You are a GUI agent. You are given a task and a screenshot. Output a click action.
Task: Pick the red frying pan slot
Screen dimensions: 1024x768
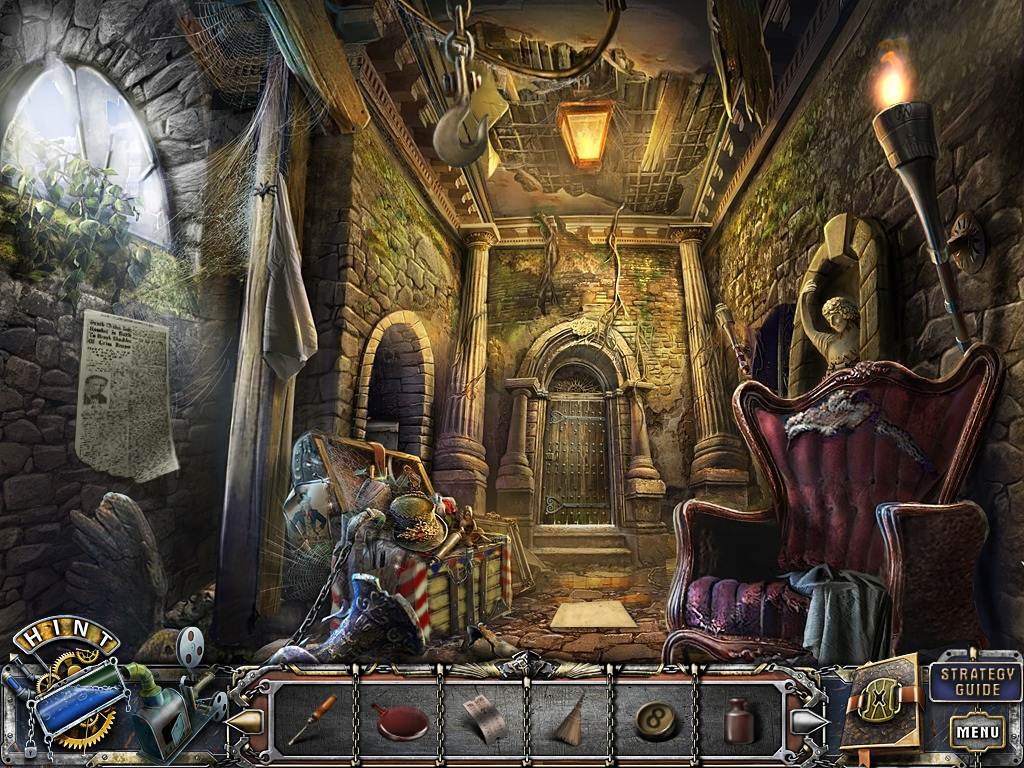[400, 720]
